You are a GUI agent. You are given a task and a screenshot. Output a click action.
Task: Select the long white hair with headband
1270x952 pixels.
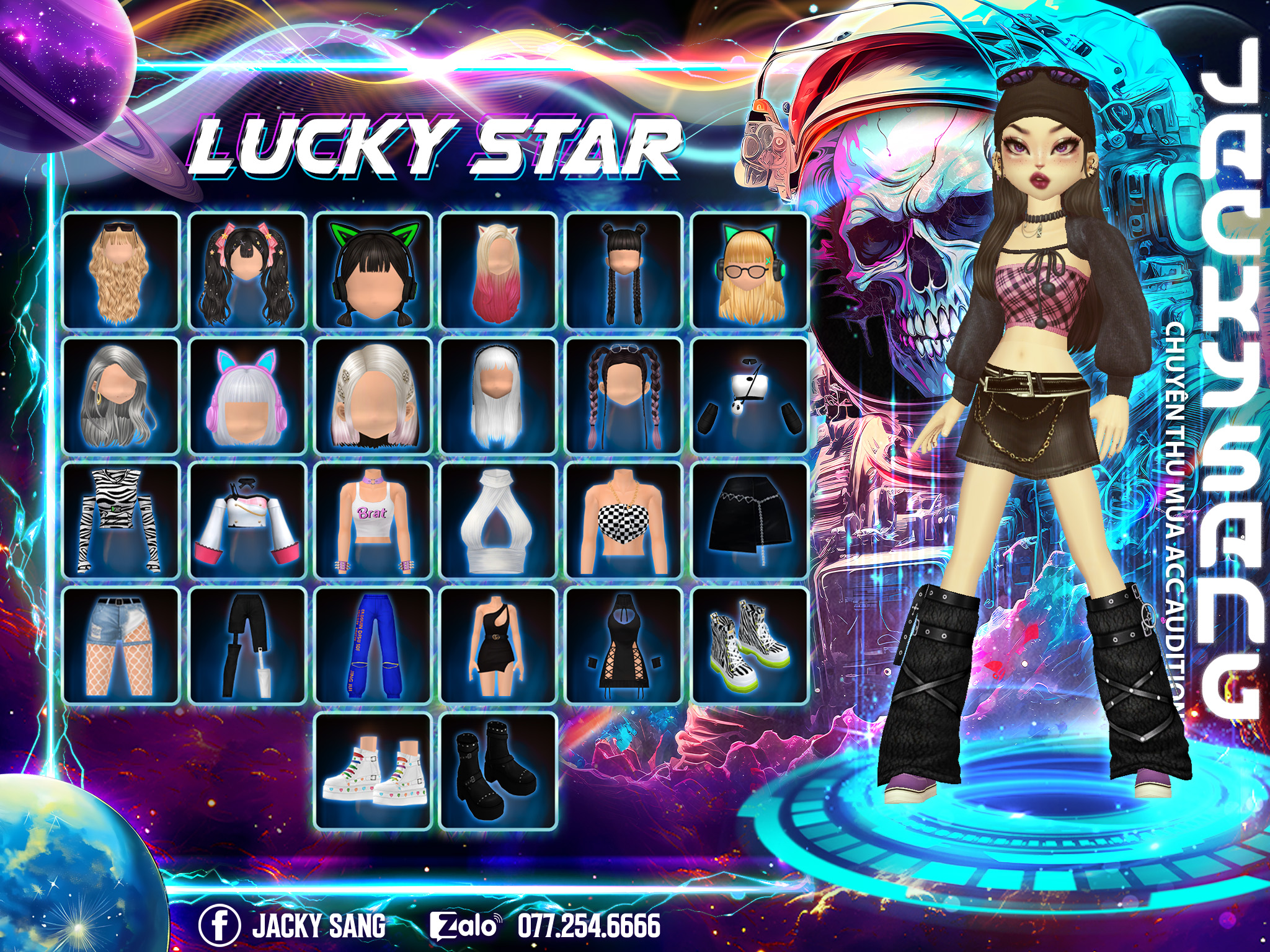499,396
